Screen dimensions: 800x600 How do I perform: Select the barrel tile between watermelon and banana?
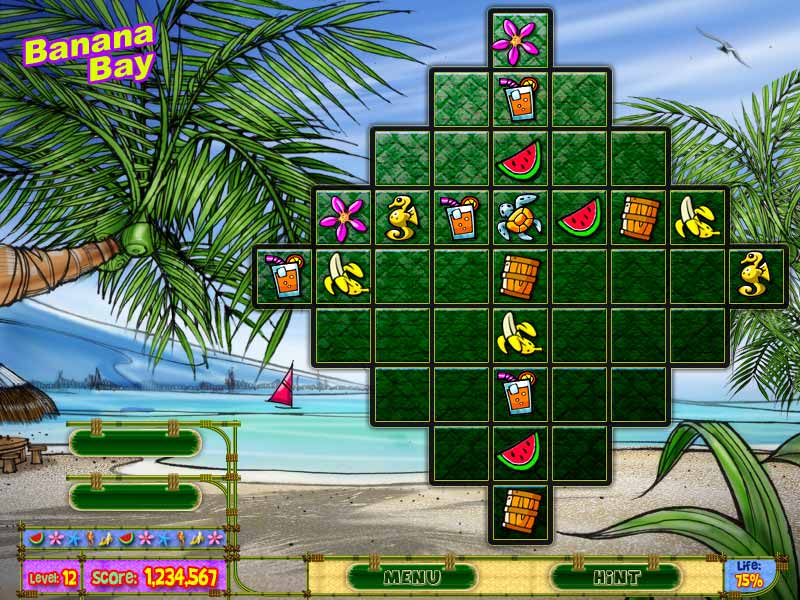pyautogui.click(x=638, y=216)
